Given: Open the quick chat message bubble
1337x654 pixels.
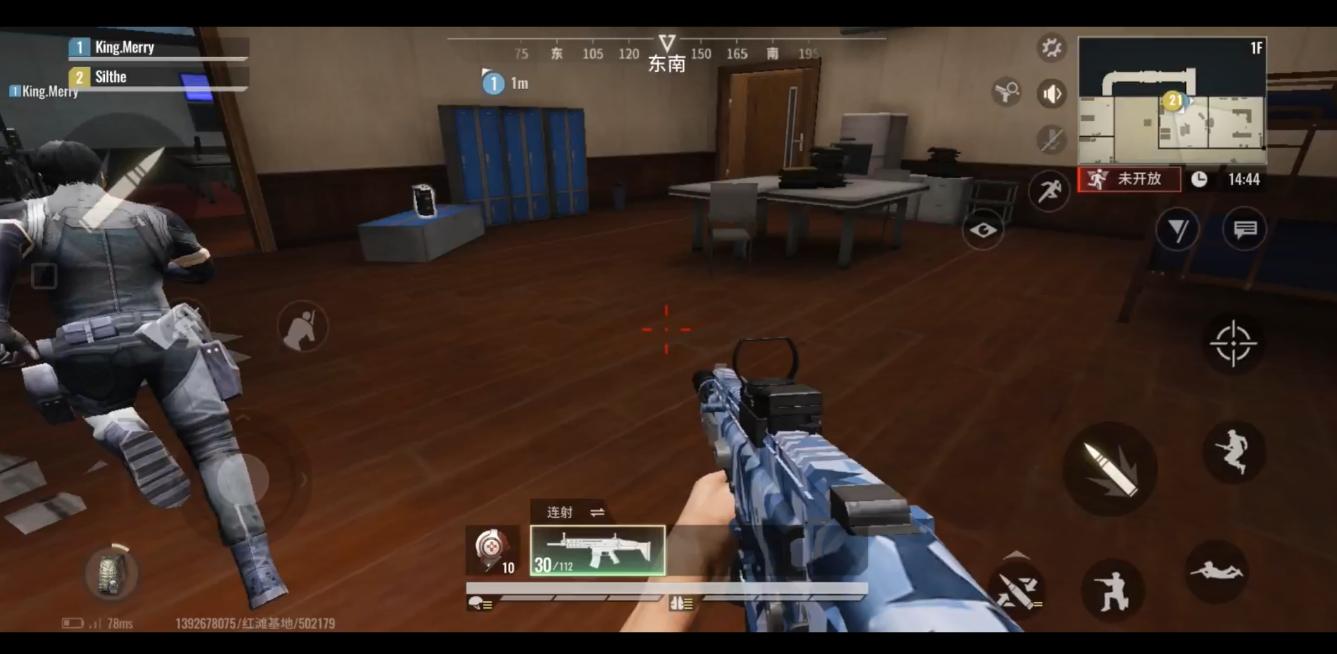Looking at the screenshot, I should [1244, 230].
